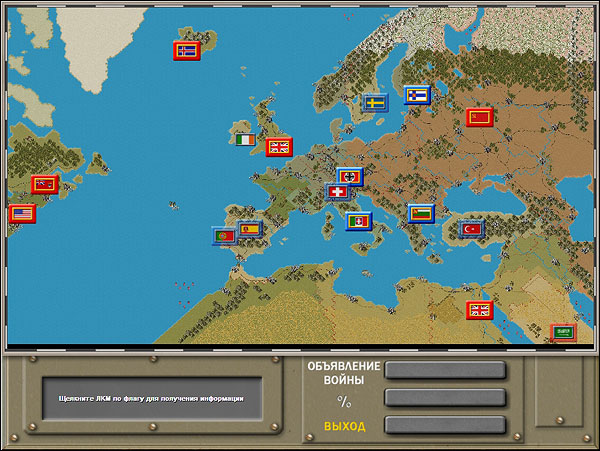The height and width of the screenshot is (451, 600).
Task: Select the Bulgaria tricolor flag
Action: click(x=421, y=213)
